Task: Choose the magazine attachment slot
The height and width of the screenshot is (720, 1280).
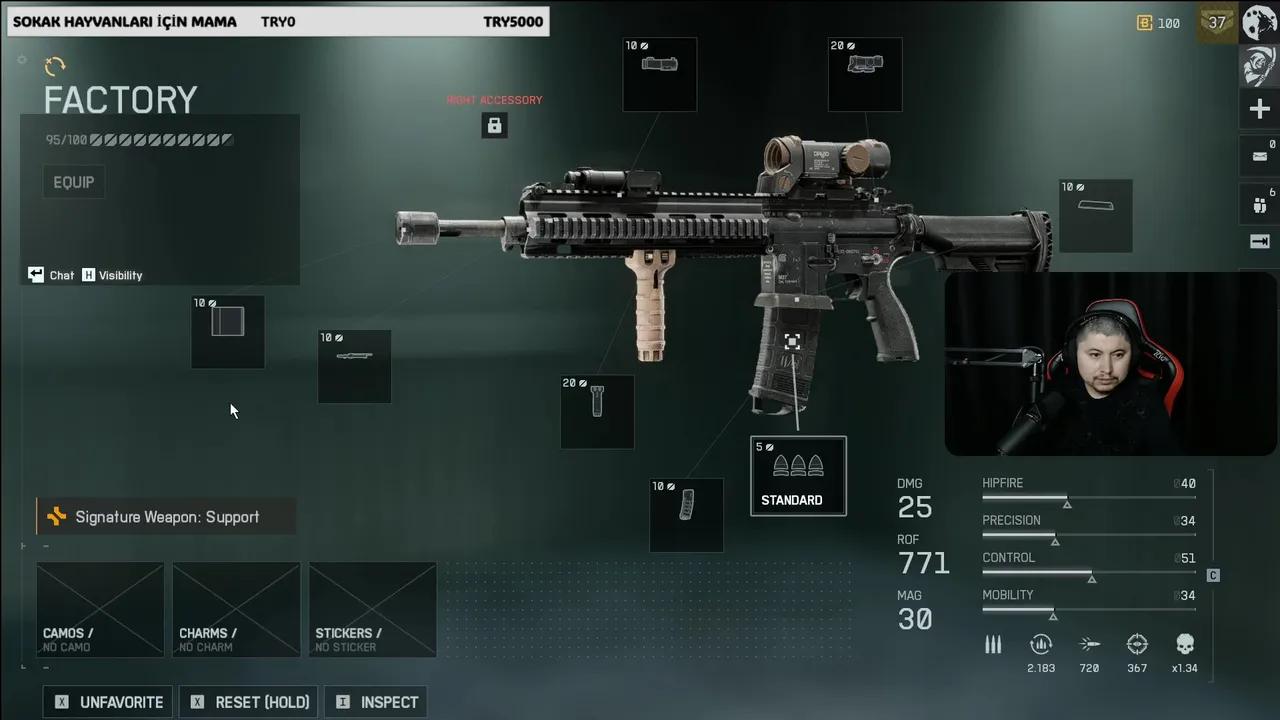Action: (686, 515)
